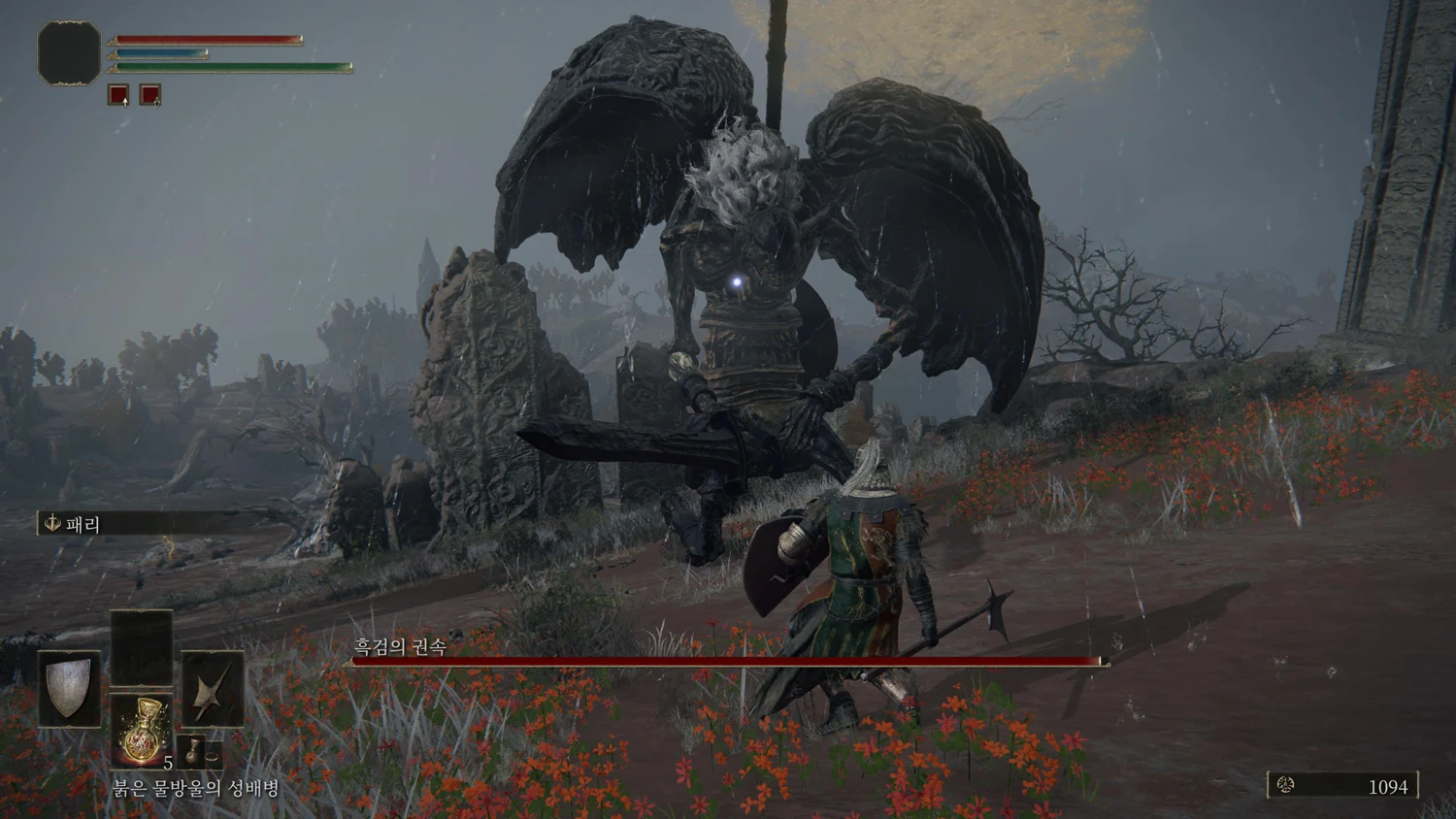Select the shield slot in the equipment HUD
This screenshot has width=1456, height=819.
pos(69,688)
